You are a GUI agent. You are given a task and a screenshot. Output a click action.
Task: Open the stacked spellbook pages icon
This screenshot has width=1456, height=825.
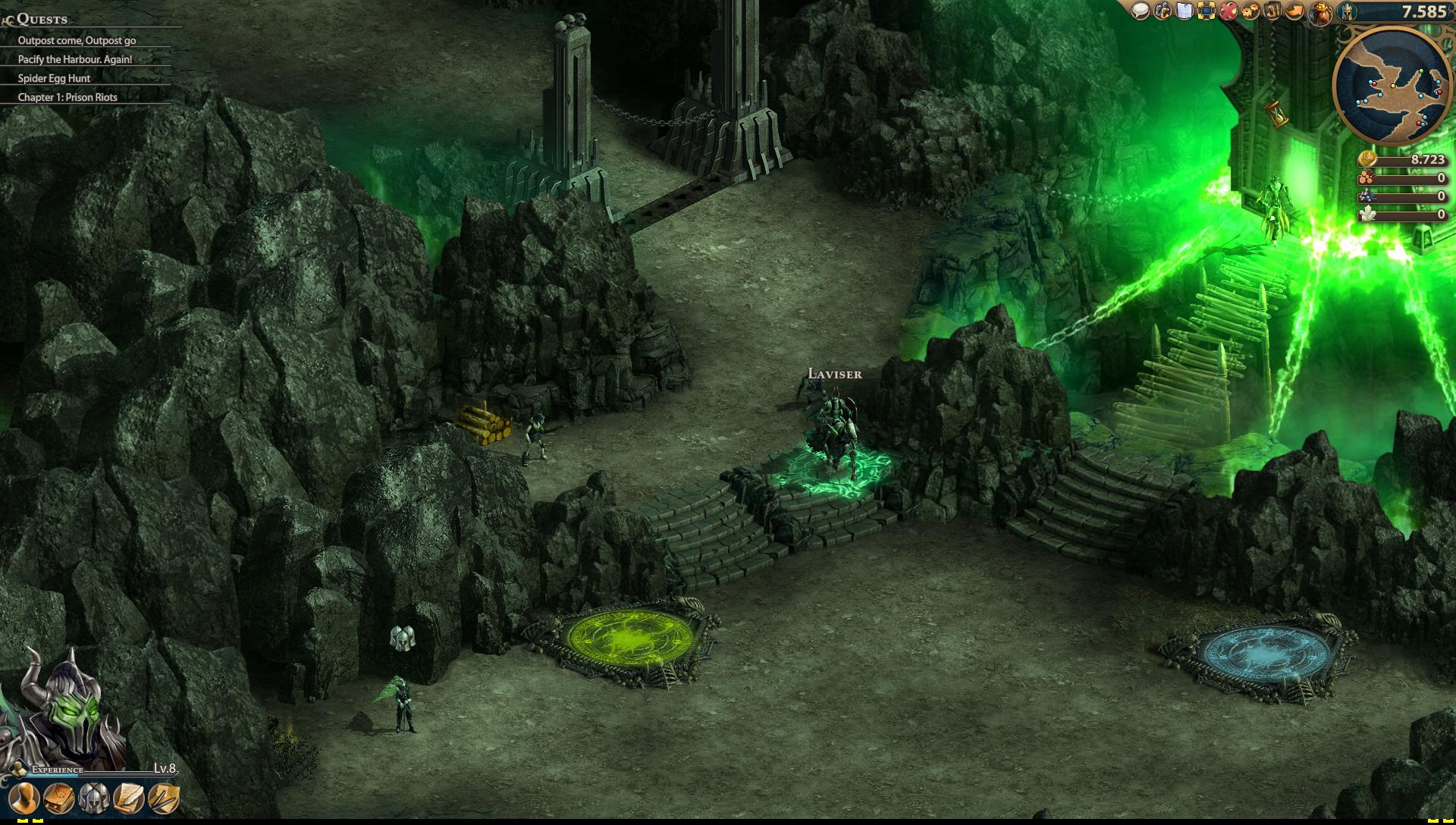58,798
